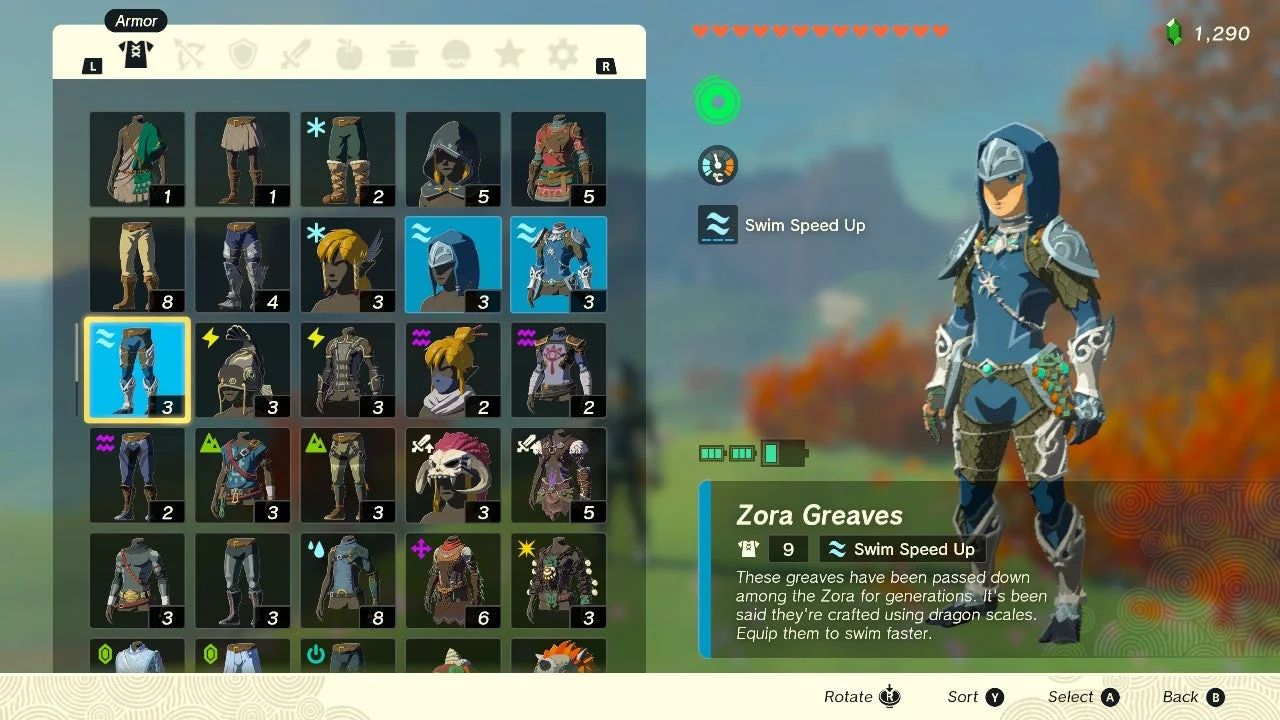Screen dimensions: 1280x720
Task: Open the shield inventory tab
Action: pyautogui.click(x=243, y=54)
